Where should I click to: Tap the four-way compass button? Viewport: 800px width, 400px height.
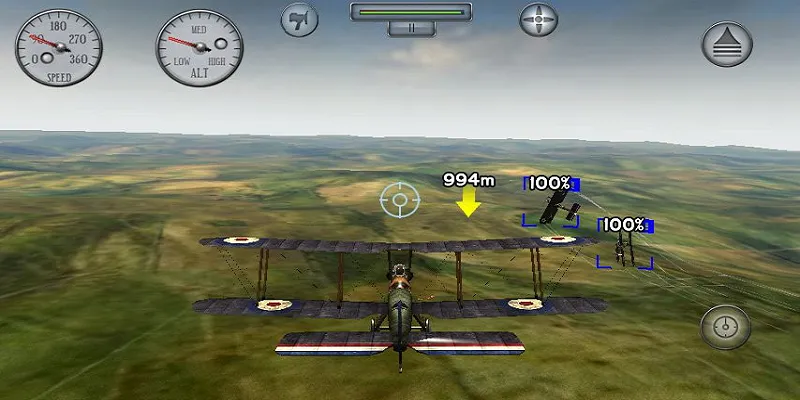(x=538, y=19)
